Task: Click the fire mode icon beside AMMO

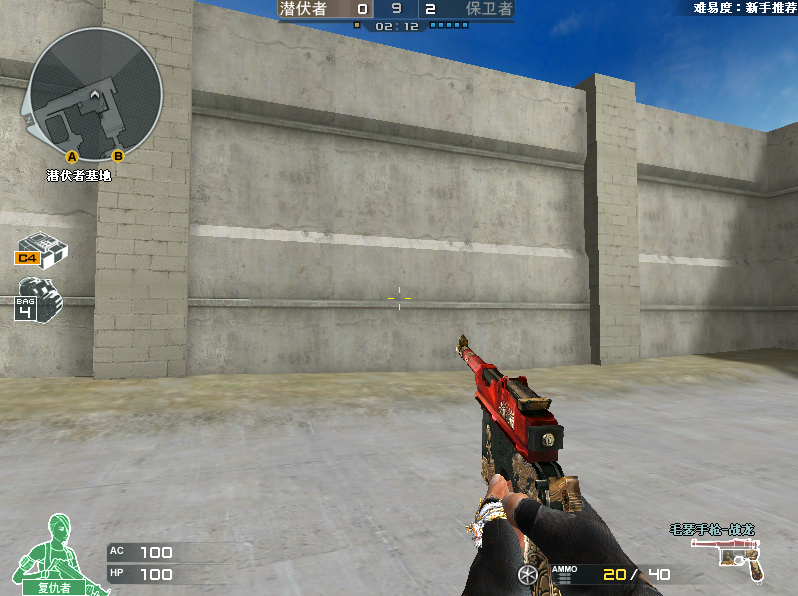Action: tap(527, 574)
